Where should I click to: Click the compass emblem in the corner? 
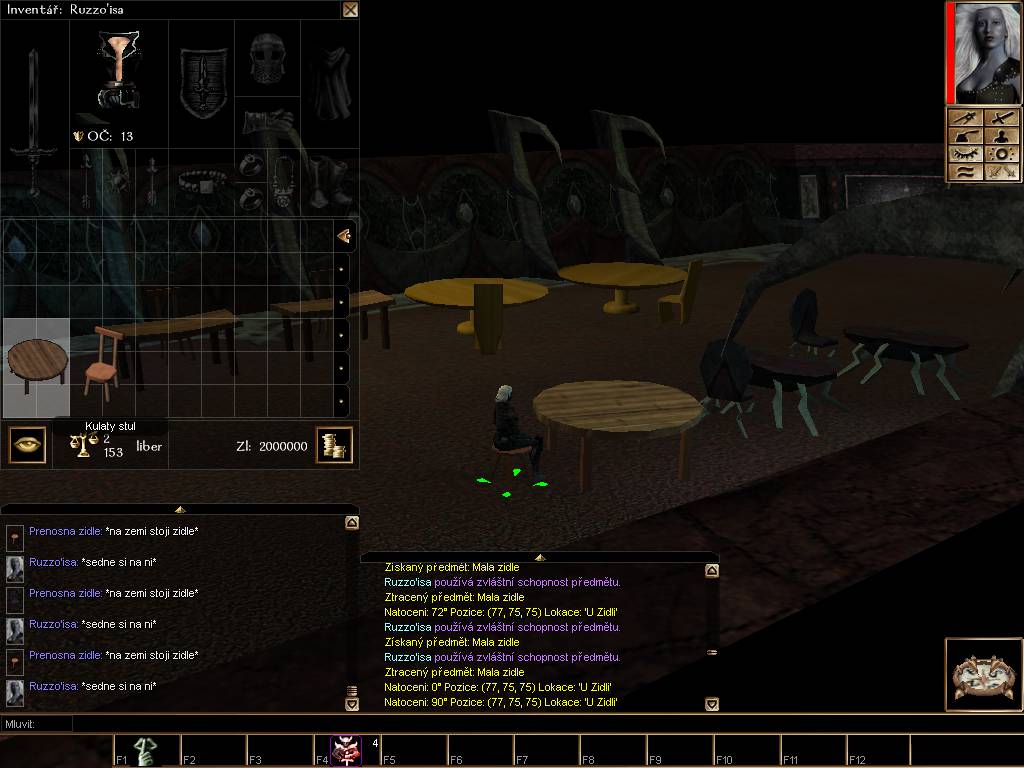[982, 675]
